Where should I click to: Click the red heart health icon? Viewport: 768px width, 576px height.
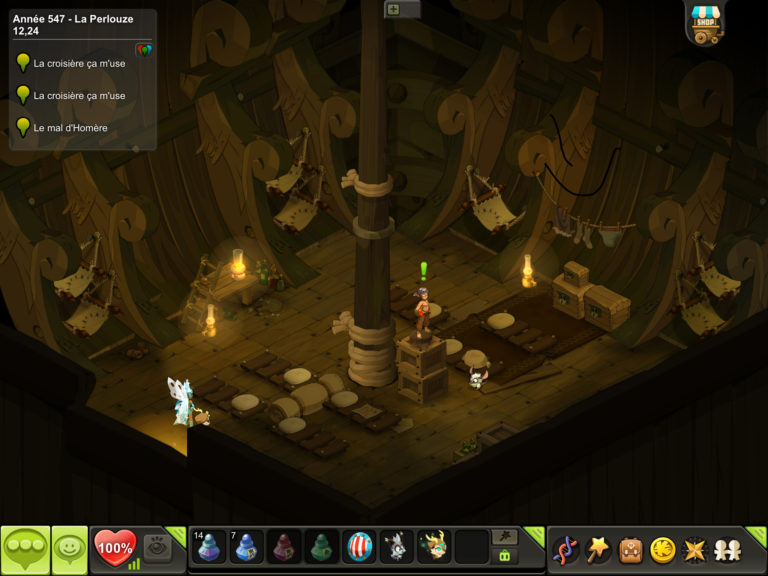(x=114, y=547)
